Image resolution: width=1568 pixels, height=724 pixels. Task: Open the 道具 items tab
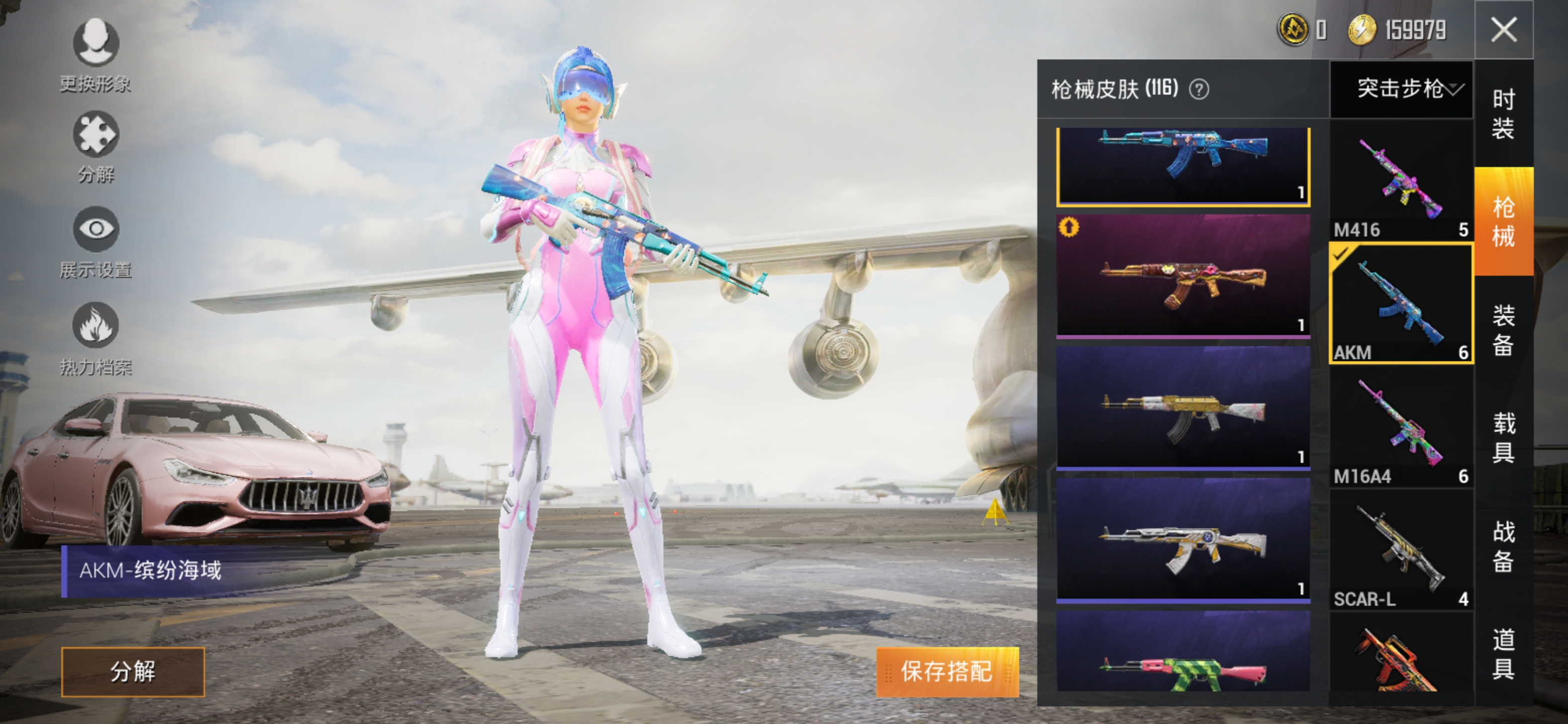click(1503, 654)
